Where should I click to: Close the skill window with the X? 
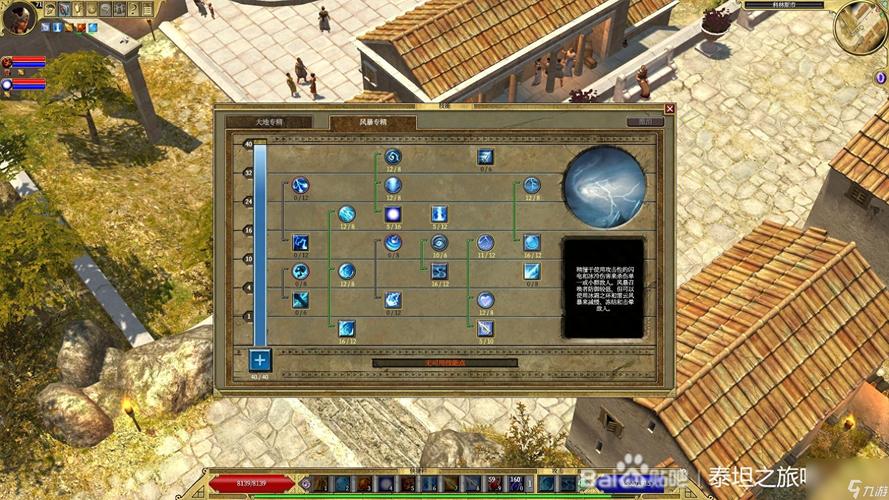[670, 108]
